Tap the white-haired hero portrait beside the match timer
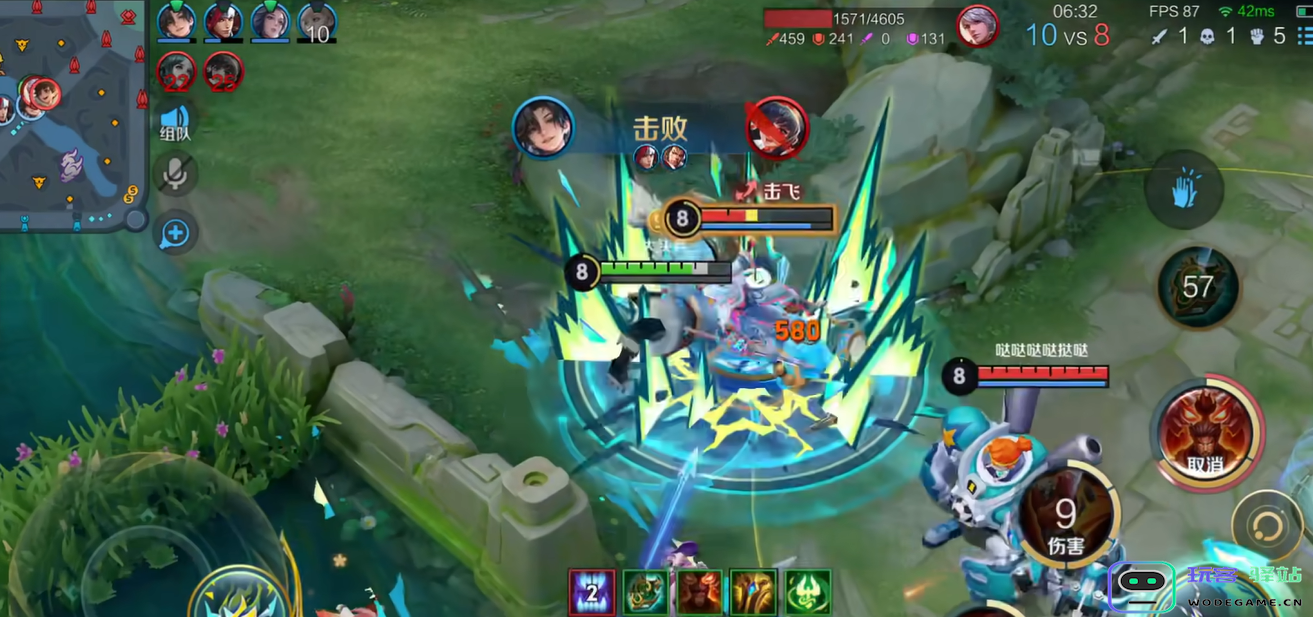The image size is (1313, 617). (x=977, y=26)
